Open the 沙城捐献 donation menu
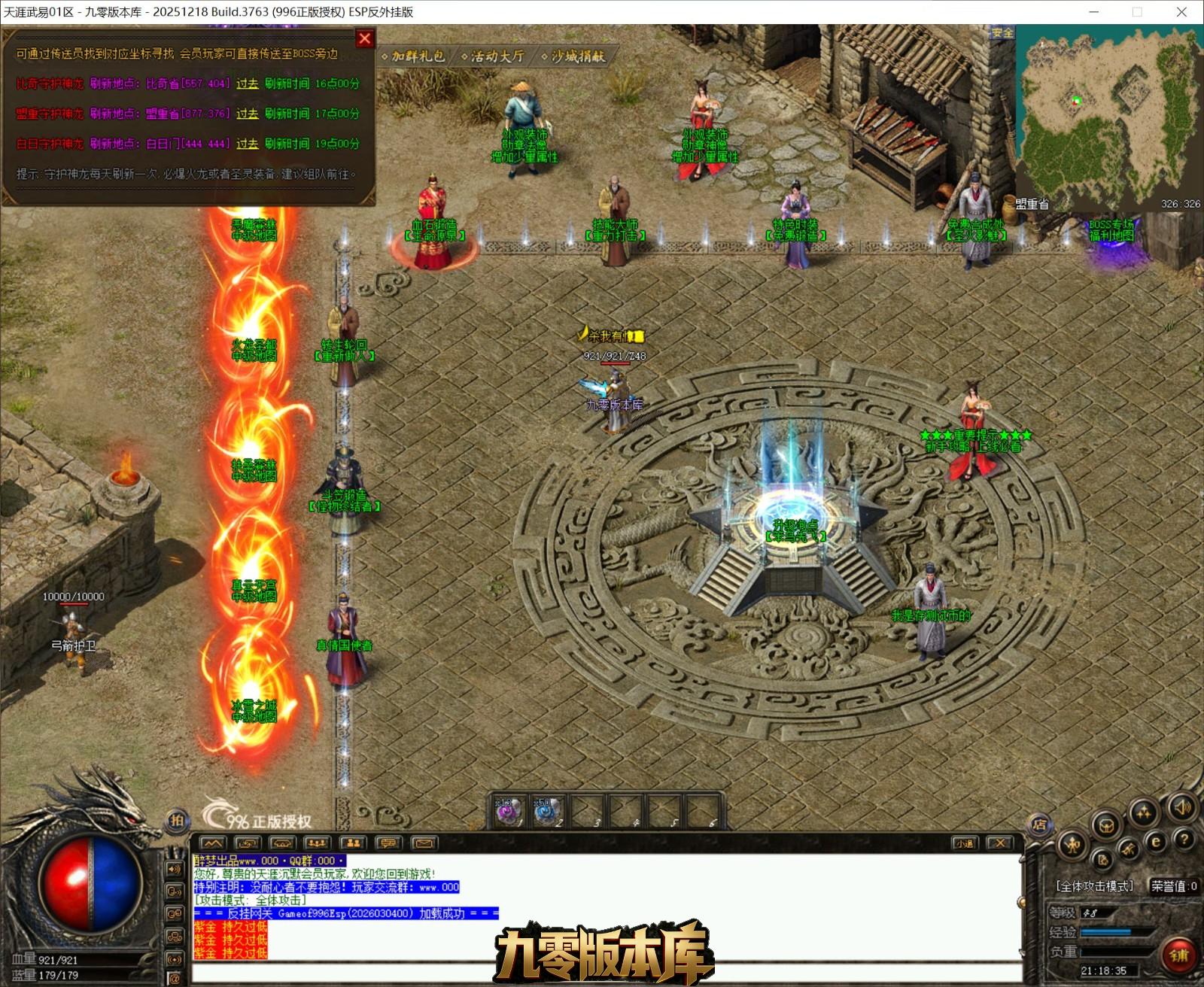Screen dimensions: 1204x987 click(575, 56)
